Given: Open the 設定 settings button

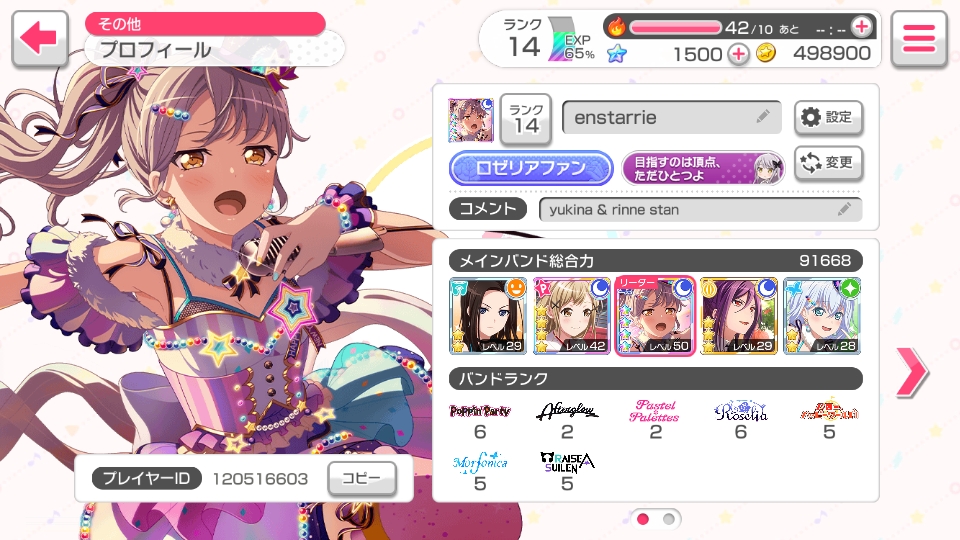Looking at the screenshot, I should tap(828, 118).
